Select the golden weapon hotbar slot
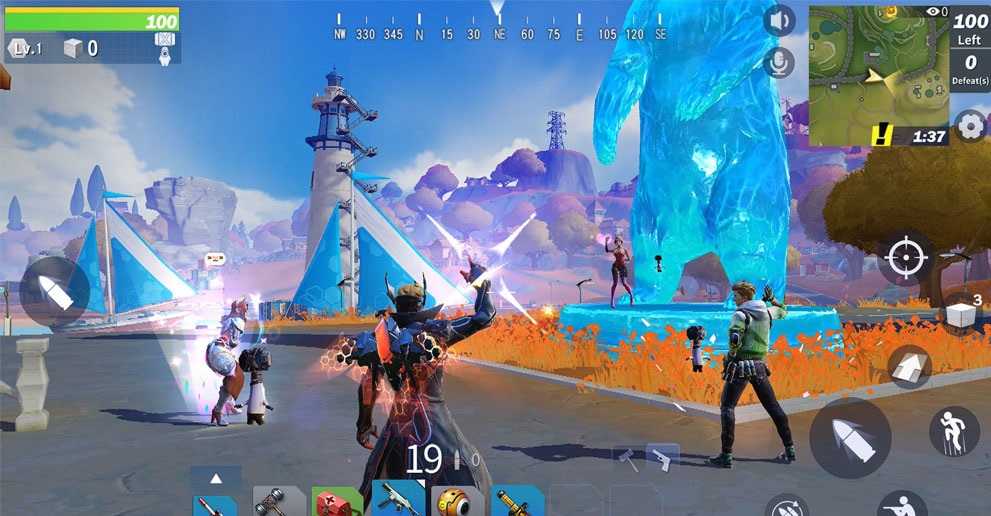The width and height of the screenshot is (991, 516). (x=519, y=502)
